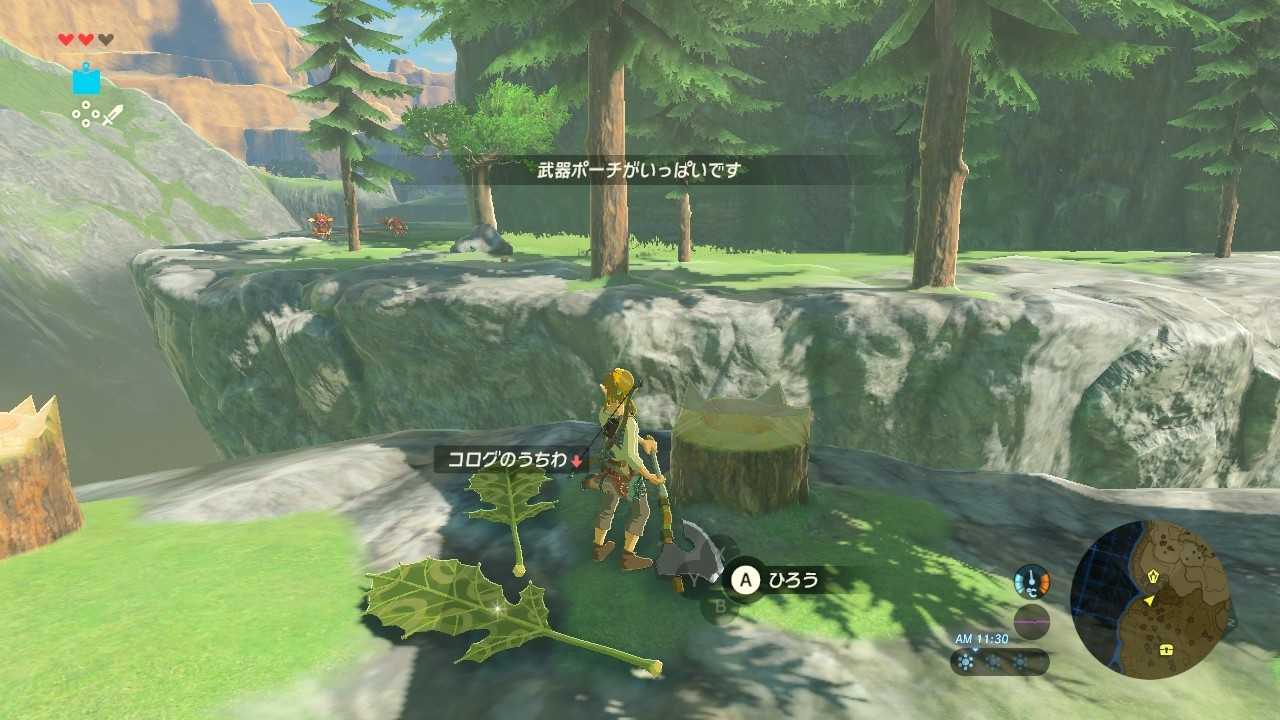Click the shrine icon on the minimap
1280x720 pixels.
point(1153,577)
